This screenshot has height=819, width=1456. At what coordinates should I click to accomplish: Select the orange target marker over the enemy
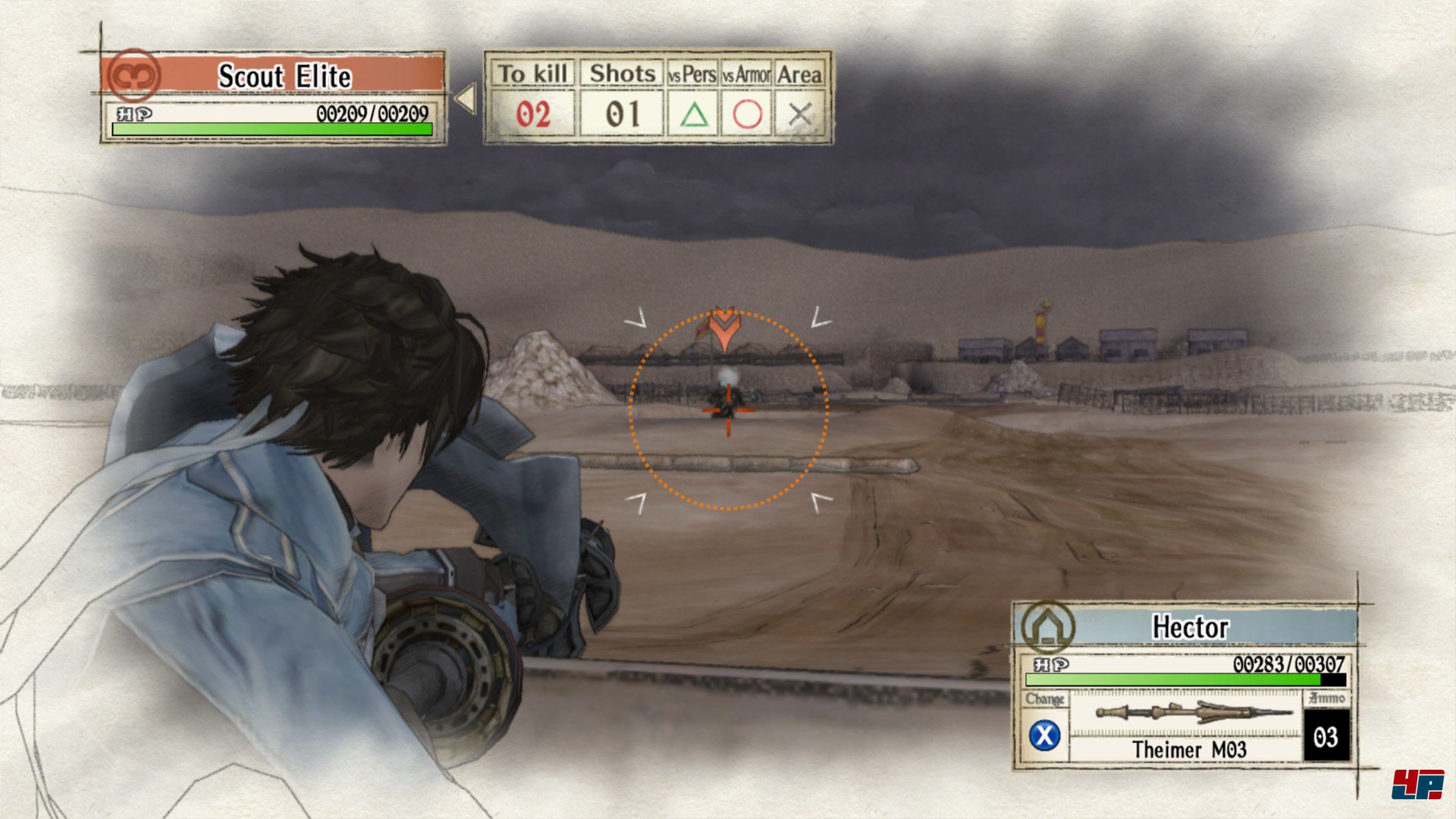point(725,328)
